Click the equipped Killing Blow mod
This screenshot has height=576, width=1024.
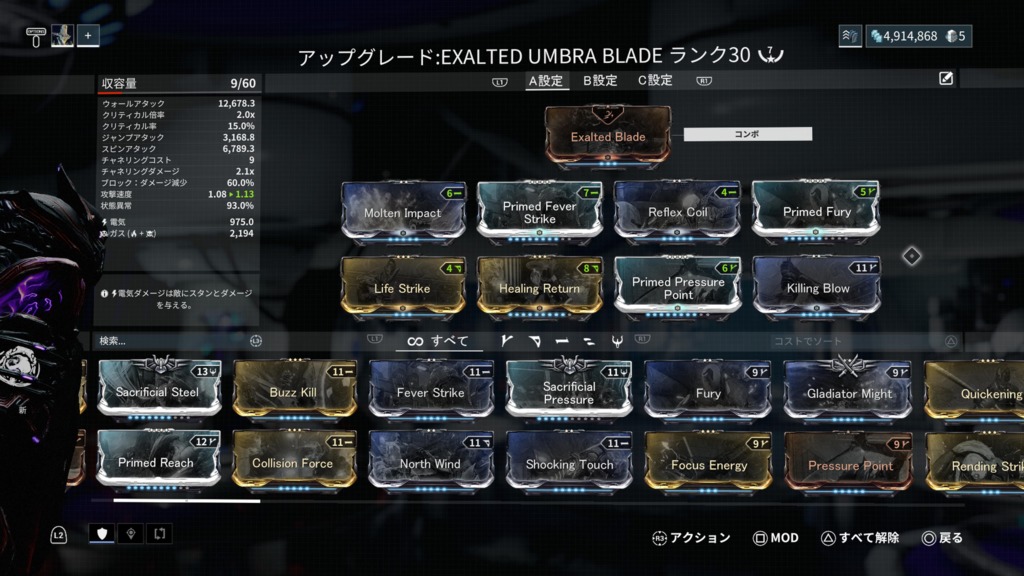click(x=816, y=288)
